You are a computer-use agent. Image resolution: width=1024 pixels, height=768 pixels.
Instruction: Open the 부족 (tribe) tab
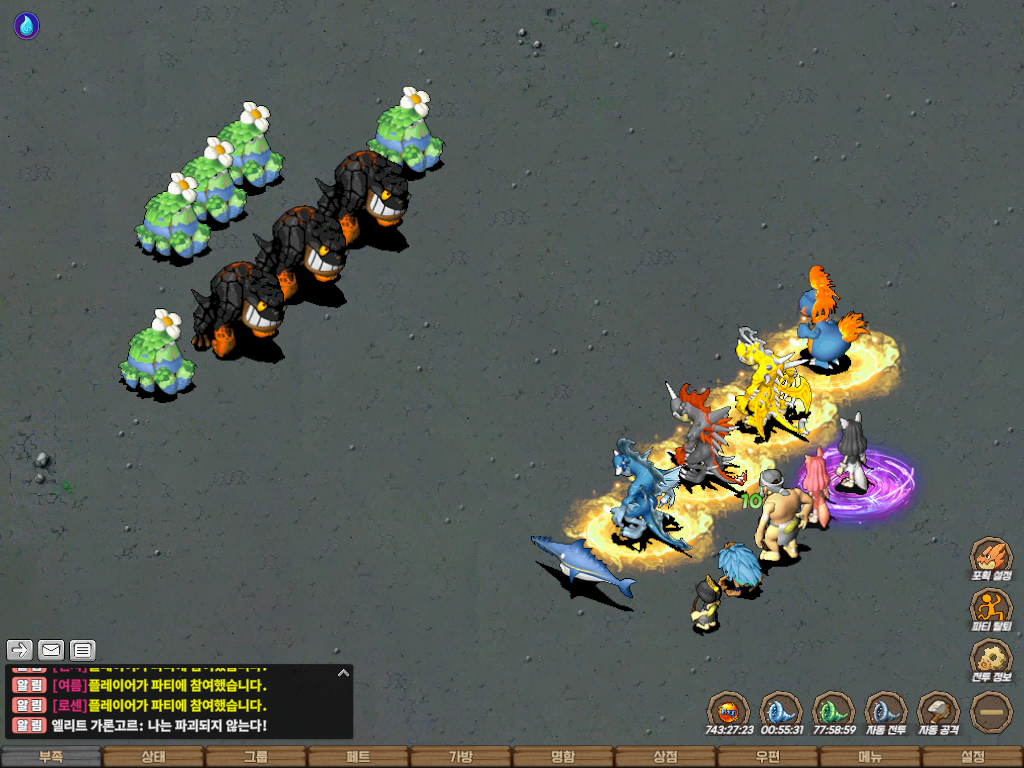[51, 757]
